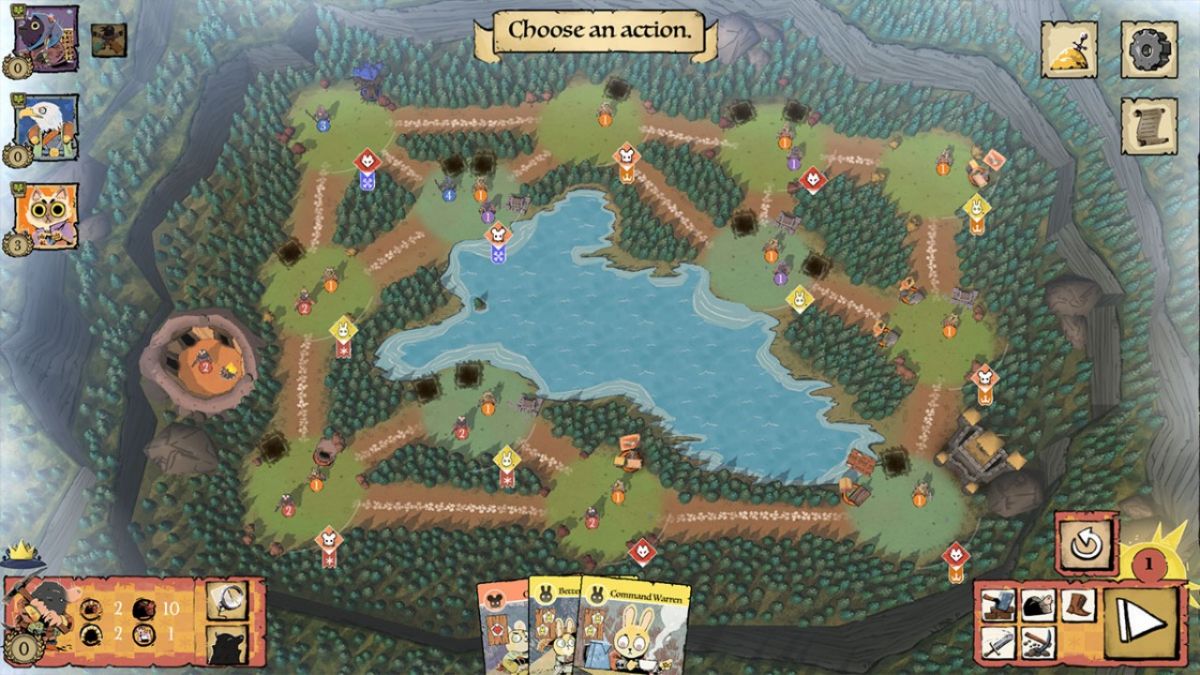Viewport: 1200px width, 675px height.
Task: Open the sword-in-mound icon button
Action: point(1069,48)
